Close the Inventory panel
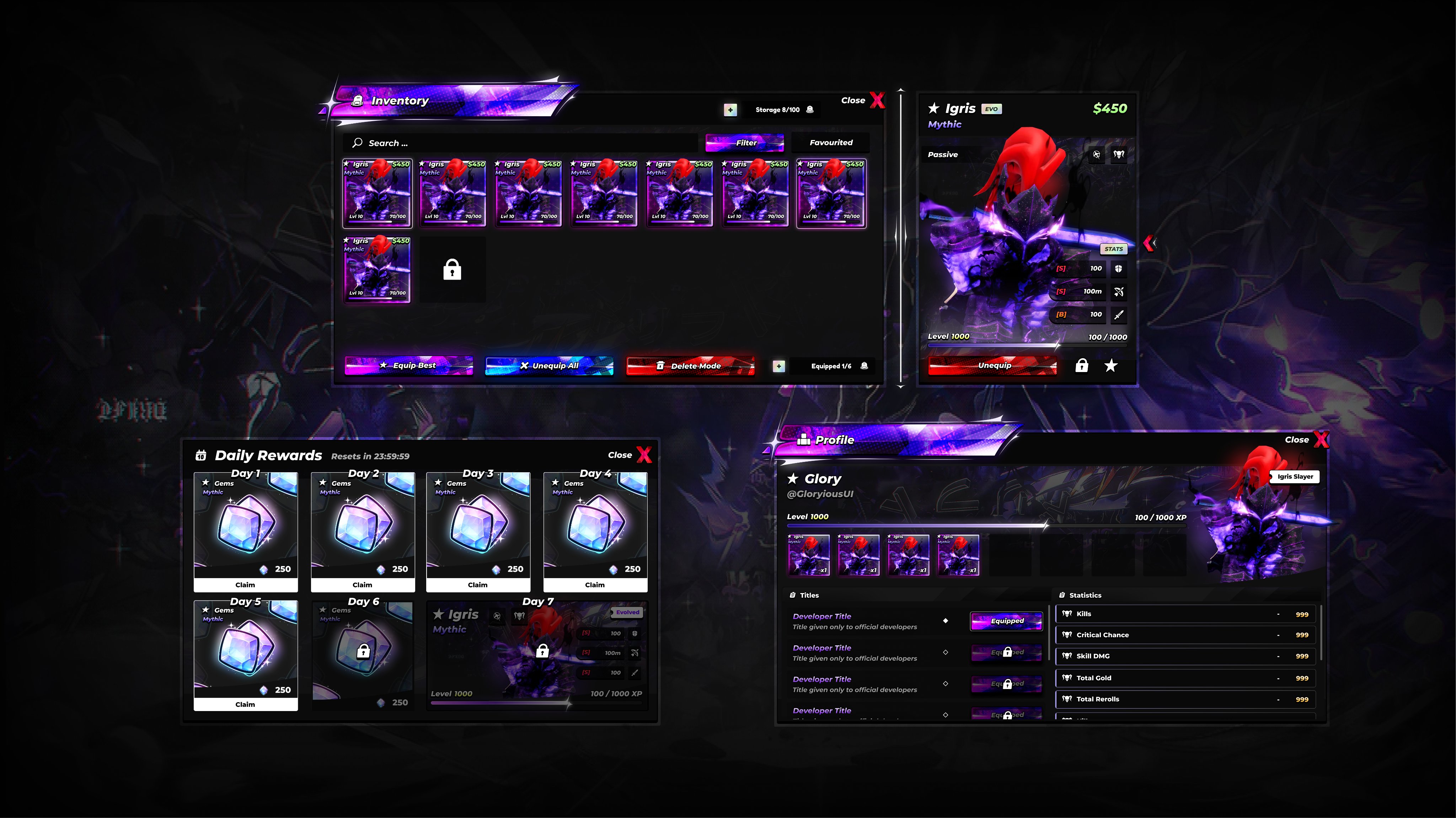Screen dimensions: 1456x818 tap(876, 101)
